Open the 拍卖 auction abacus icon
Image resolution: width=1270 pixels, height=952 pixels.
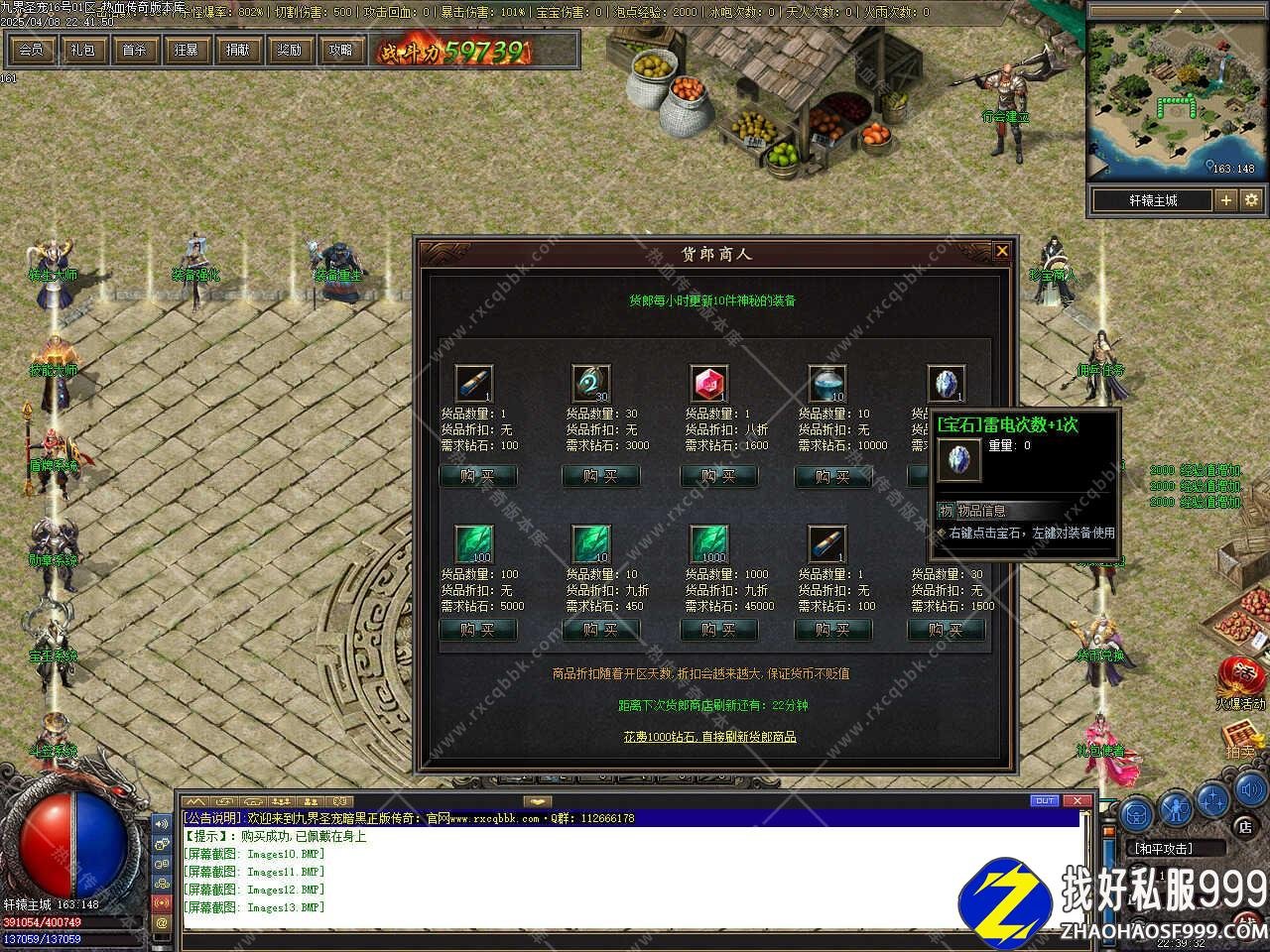coord(1239,739)
